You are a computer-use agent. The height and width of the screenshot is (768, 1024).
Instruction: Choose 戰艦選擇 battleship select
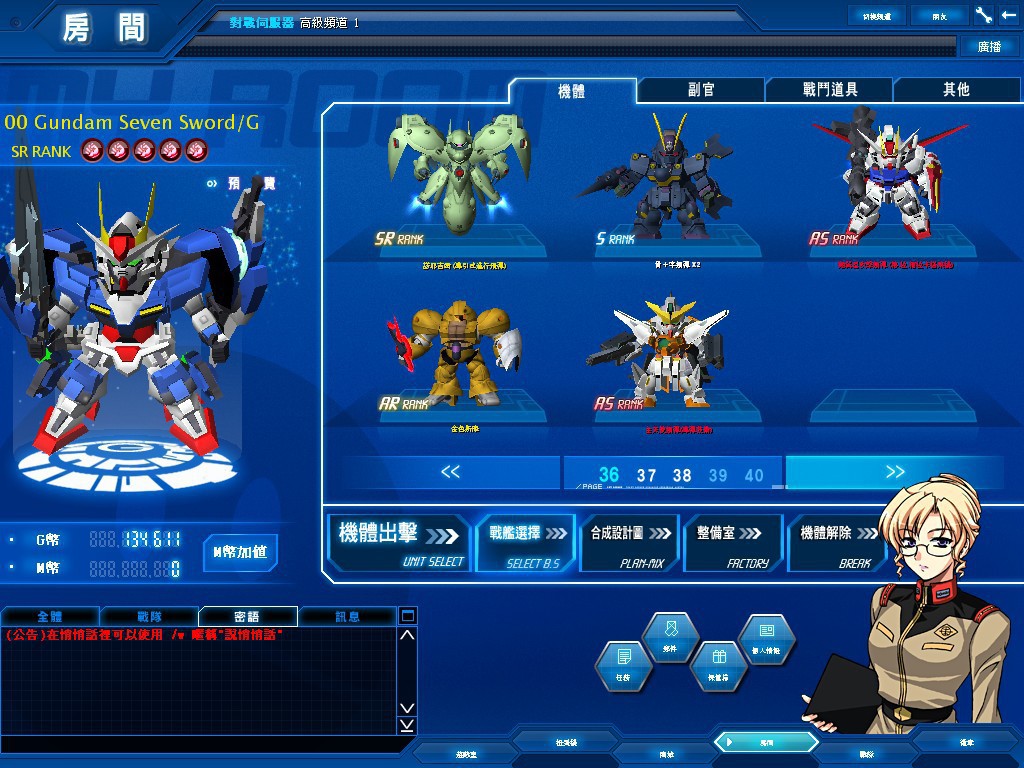(525, 542)
